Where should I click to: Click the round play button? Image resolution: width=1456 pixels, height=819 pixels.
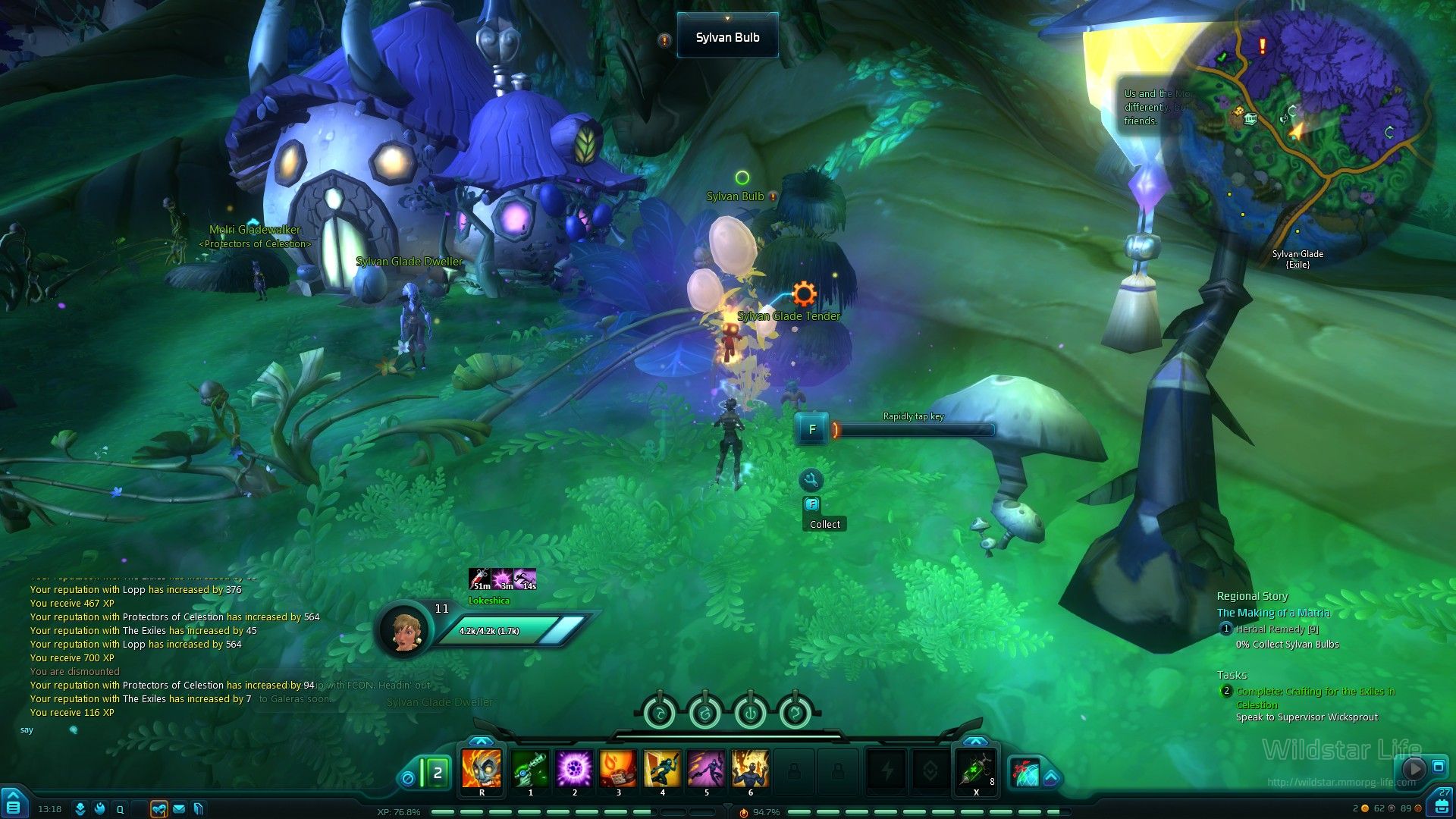(1412, 768)
